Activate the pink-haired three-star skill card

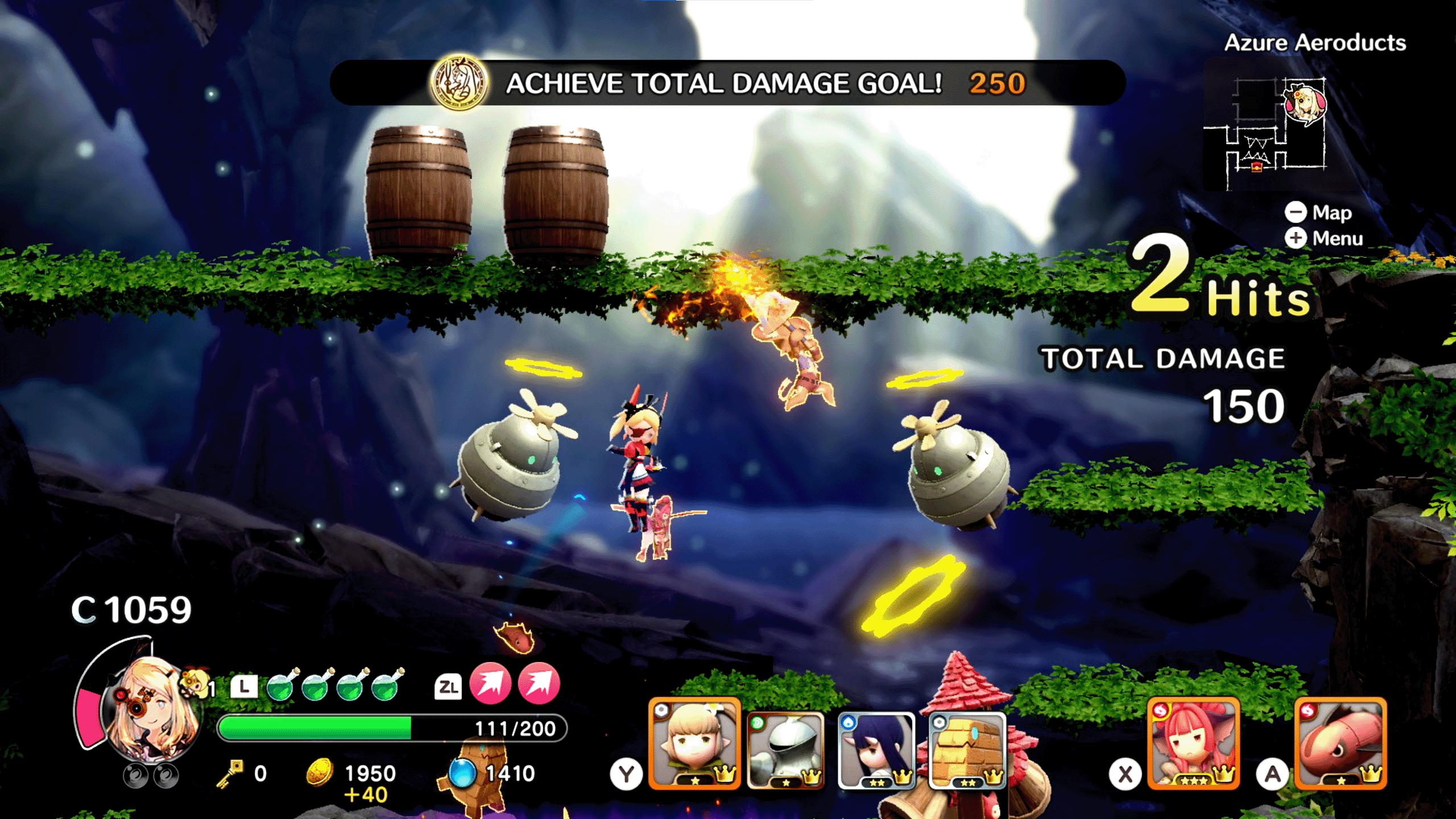(1193, 743)
